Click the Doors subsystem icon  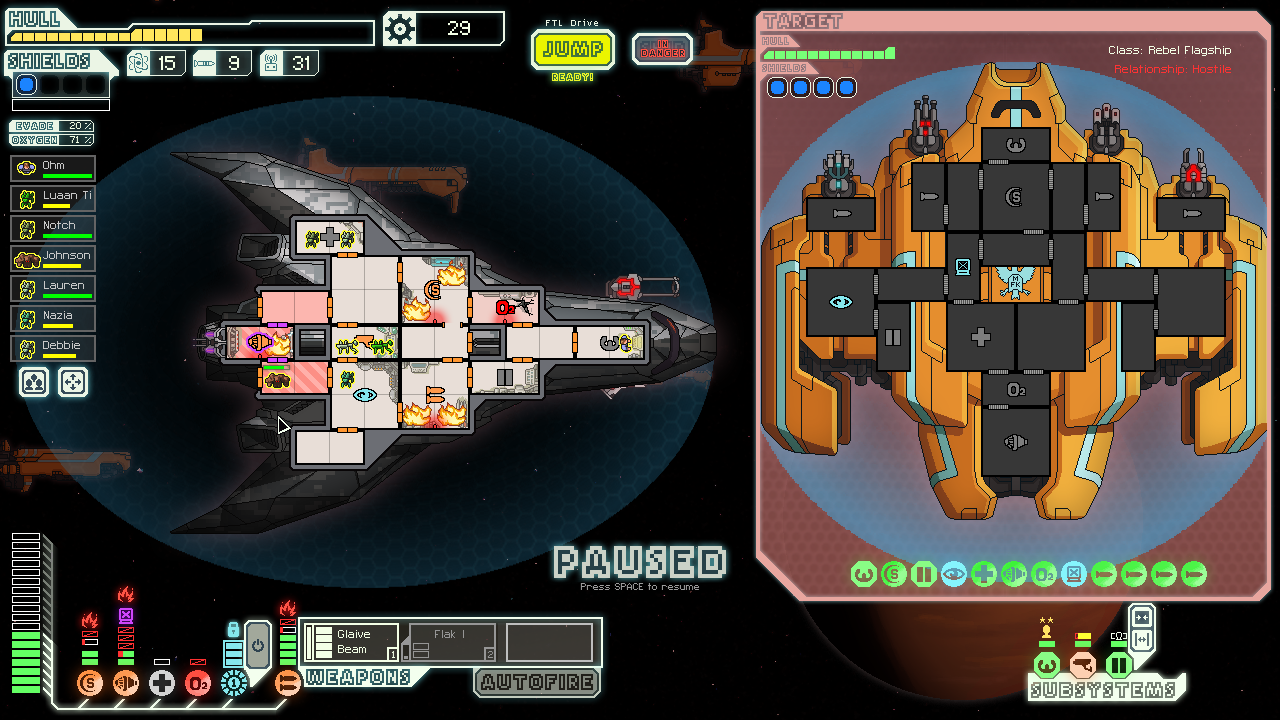click(1118, 664)
